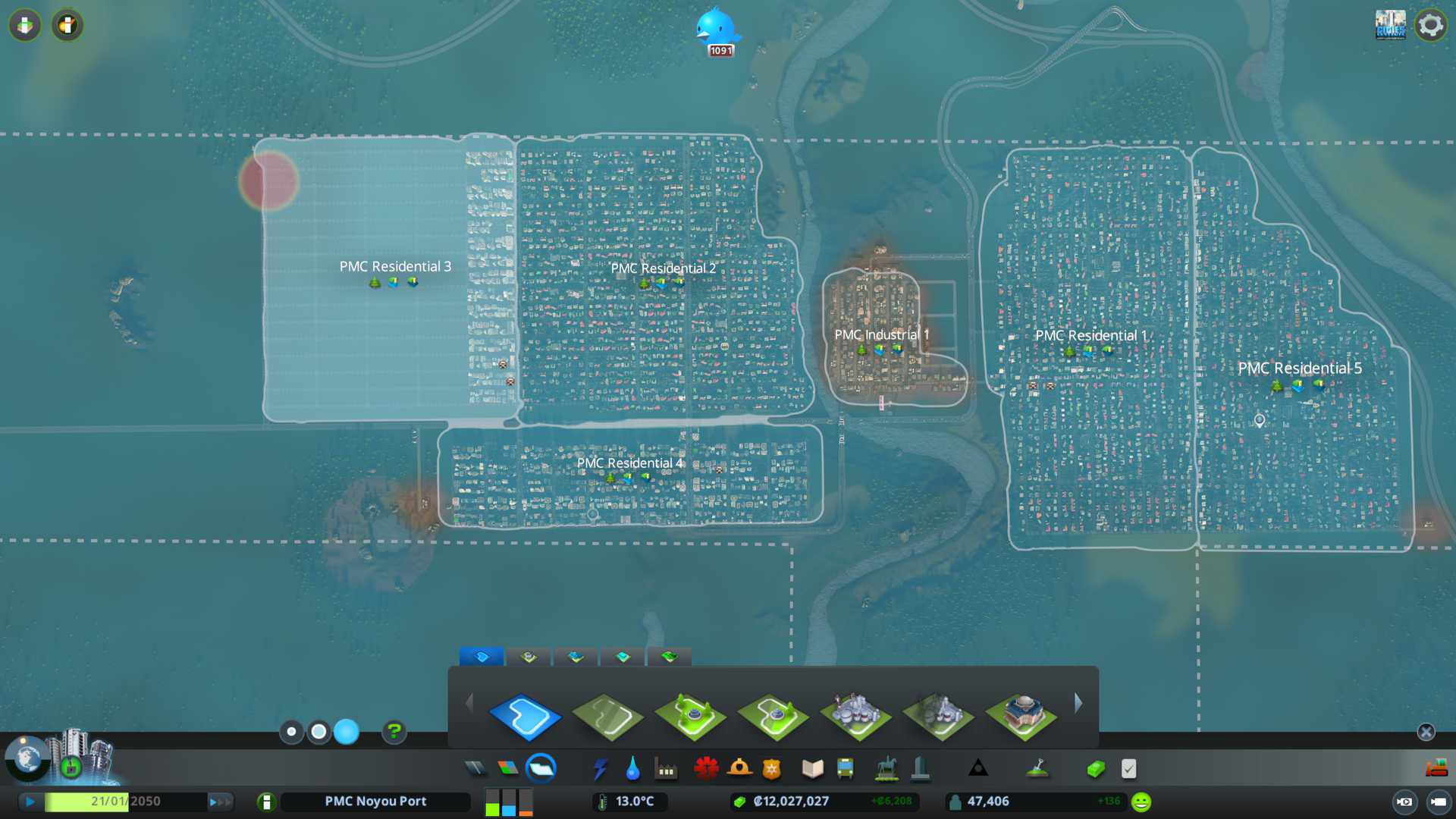Open the healthcare red cross menu
1456x819 pixels.
[x=706, y=769]
